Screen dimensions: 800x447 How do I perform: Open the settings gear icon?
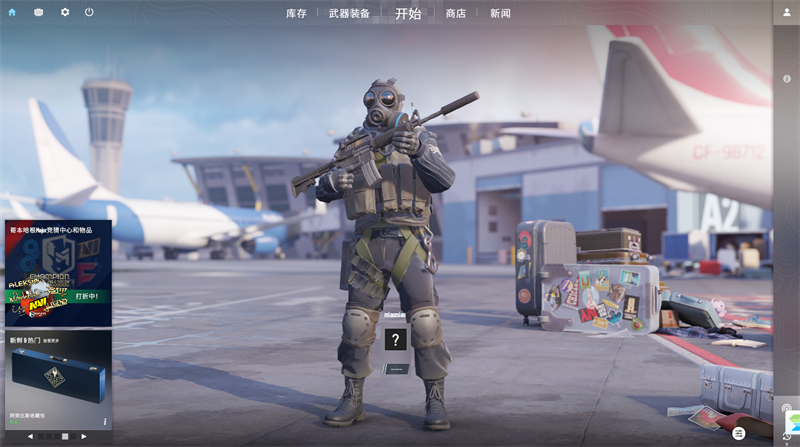click(x=65, y=12)
